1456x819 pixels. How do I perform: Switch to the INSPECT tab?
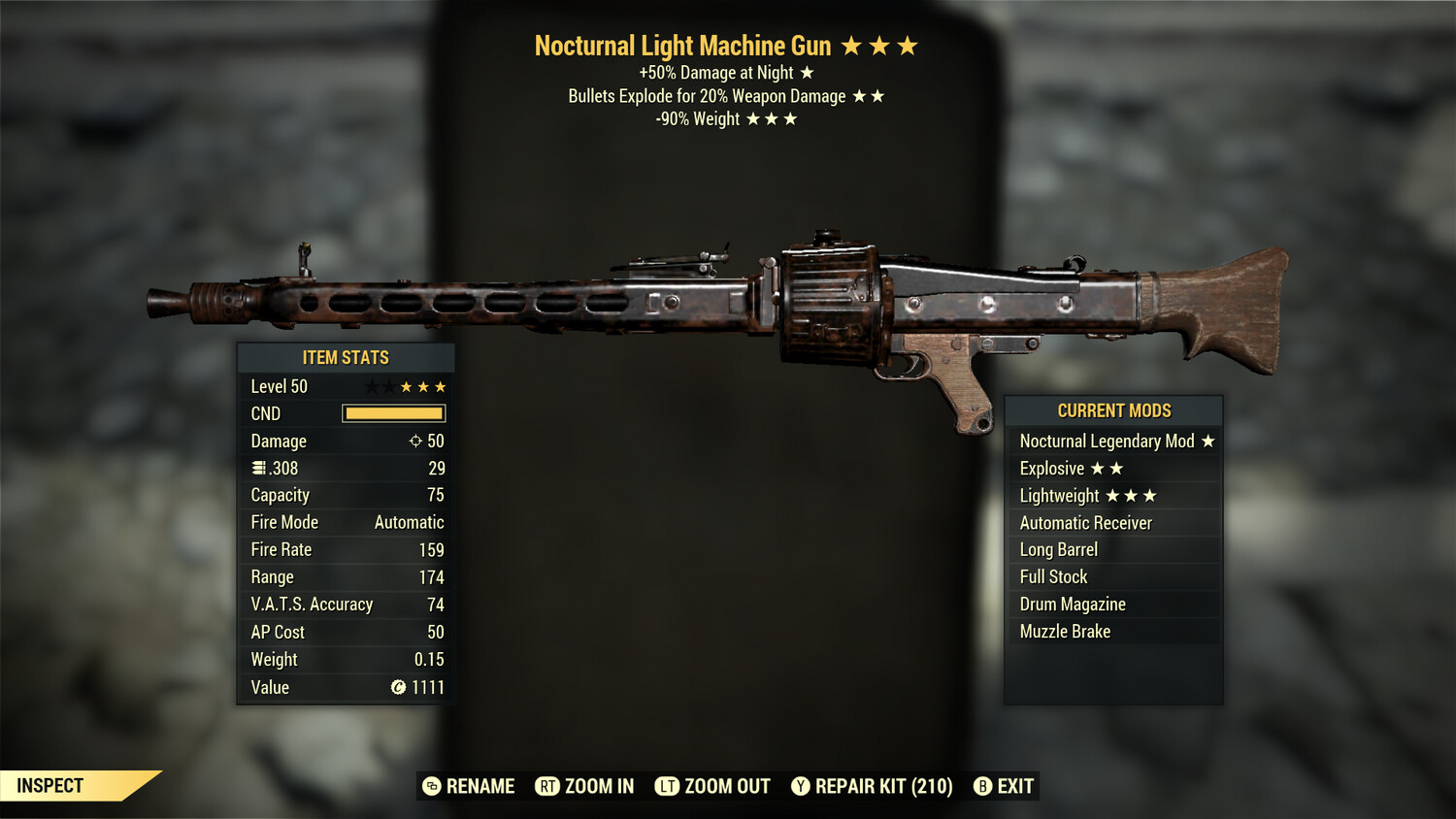click(x=50, y=786)
